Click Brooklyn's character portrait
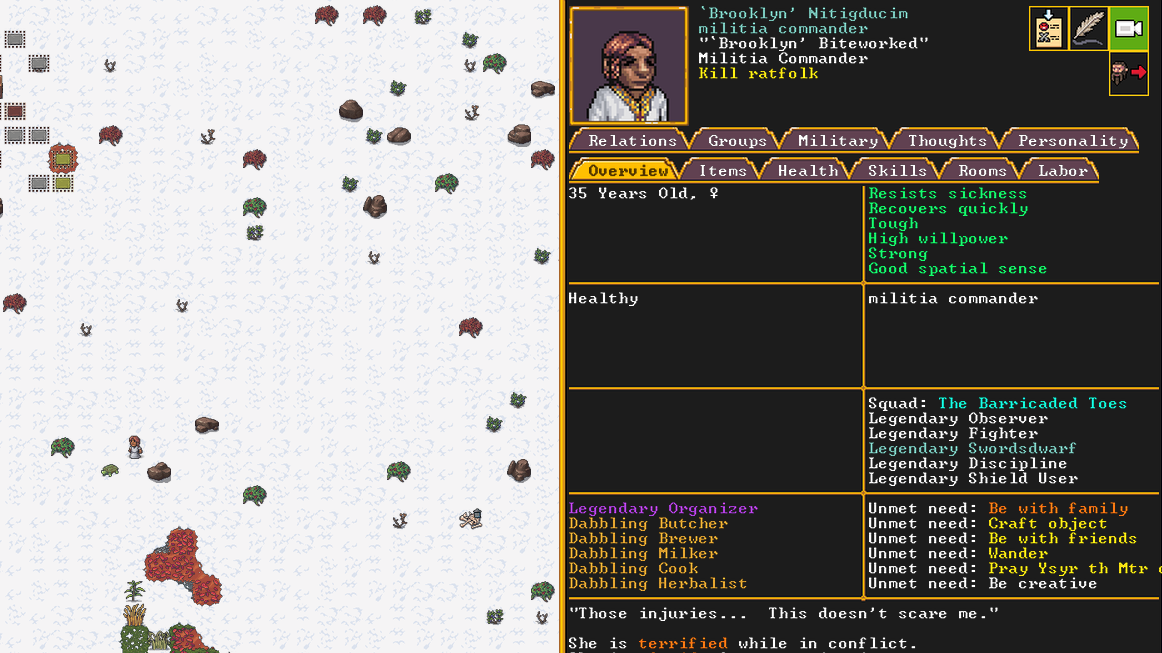 pos(629,66)
